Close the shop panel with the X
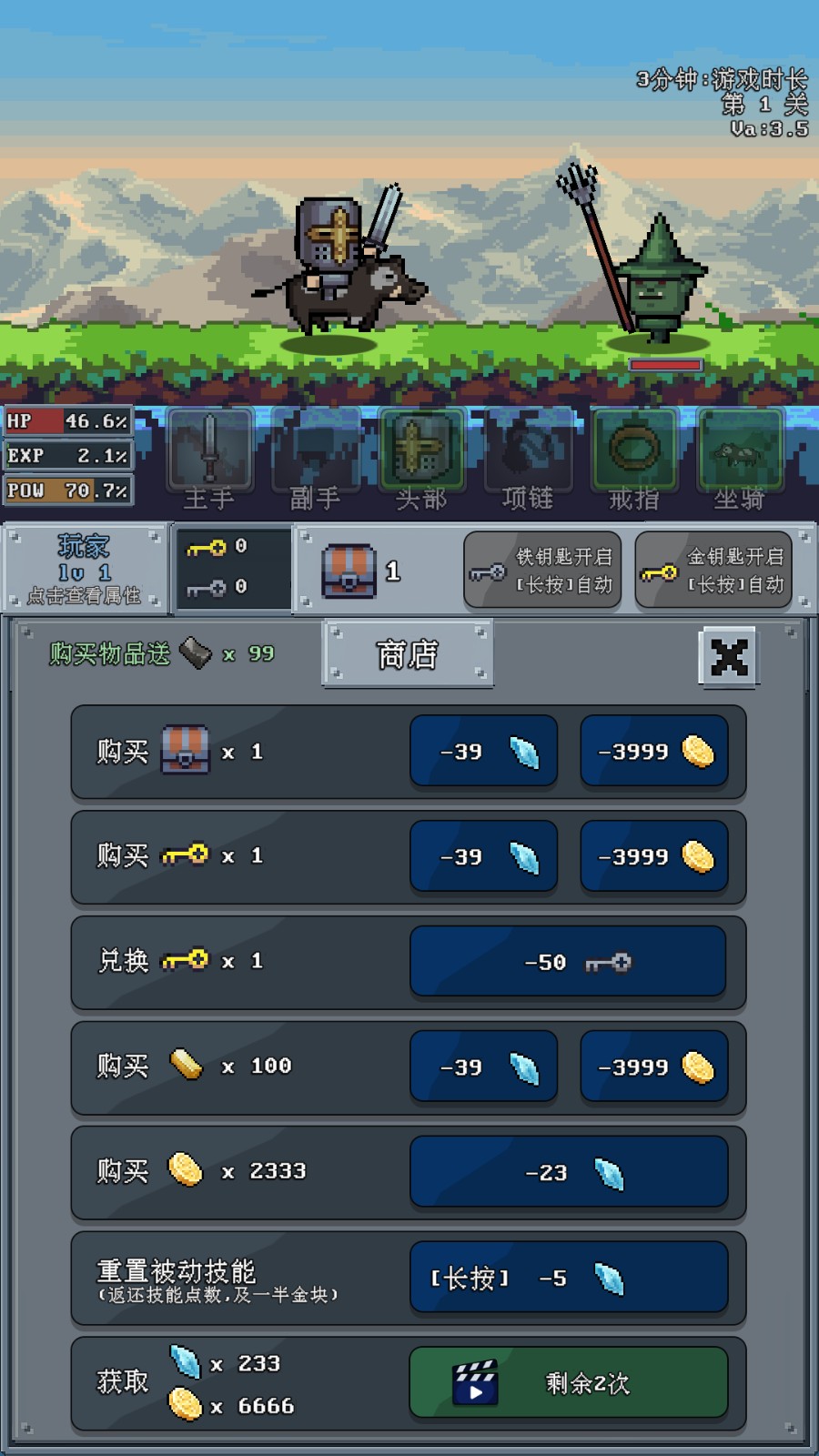 click(x=729, y=656)
